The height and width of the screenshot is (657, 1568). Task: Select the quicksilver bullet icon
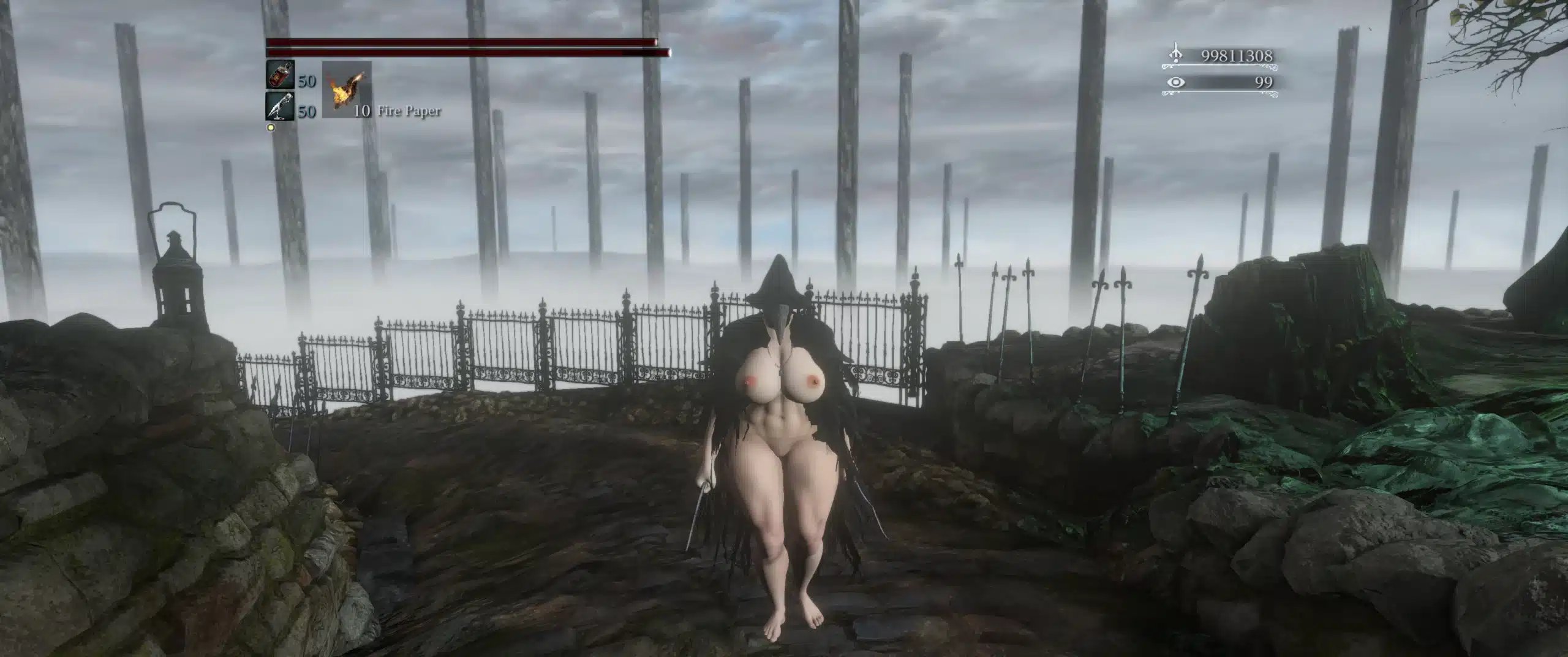tap(280, 106)
